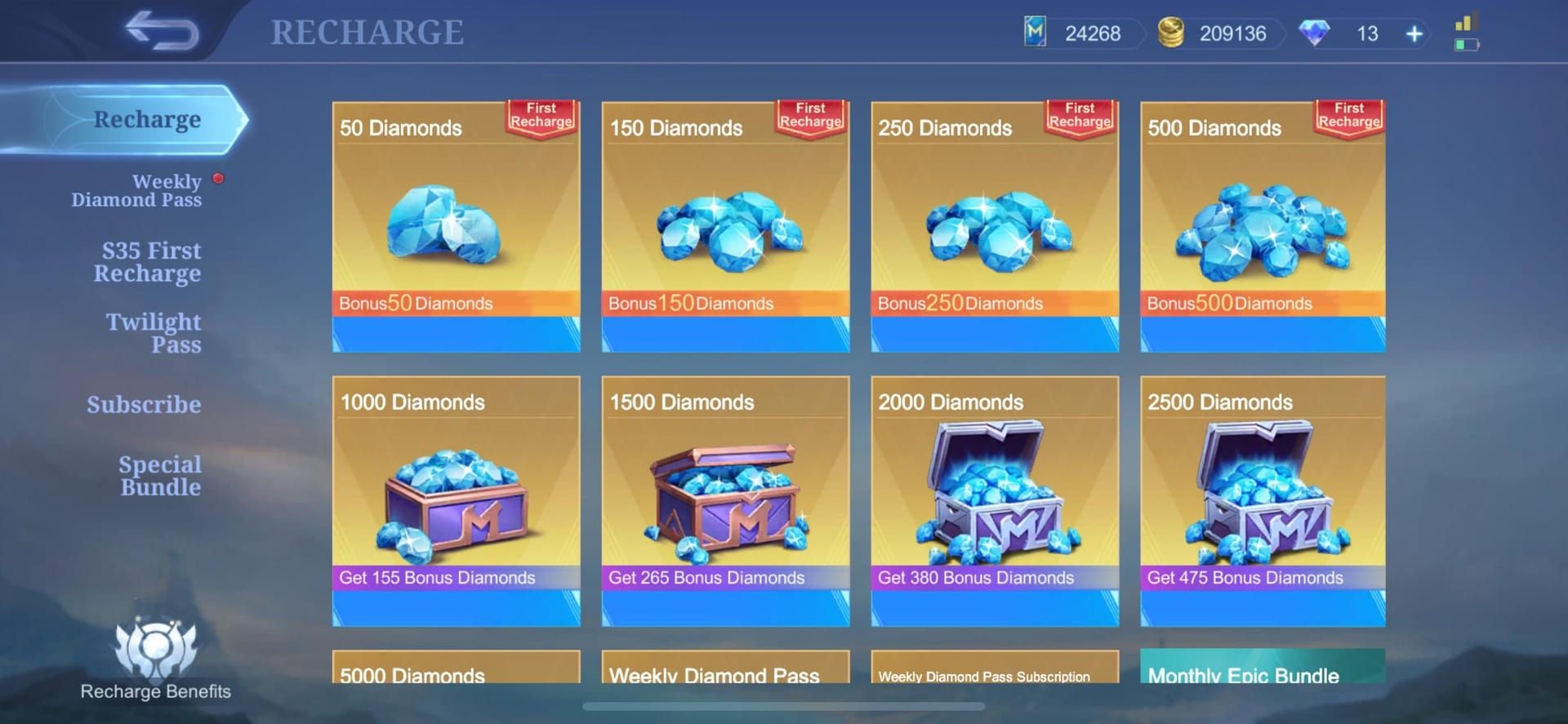Select the Monthly Epic Bundle offer
The image size is (1568, 724).
(x=1262, y=674)
